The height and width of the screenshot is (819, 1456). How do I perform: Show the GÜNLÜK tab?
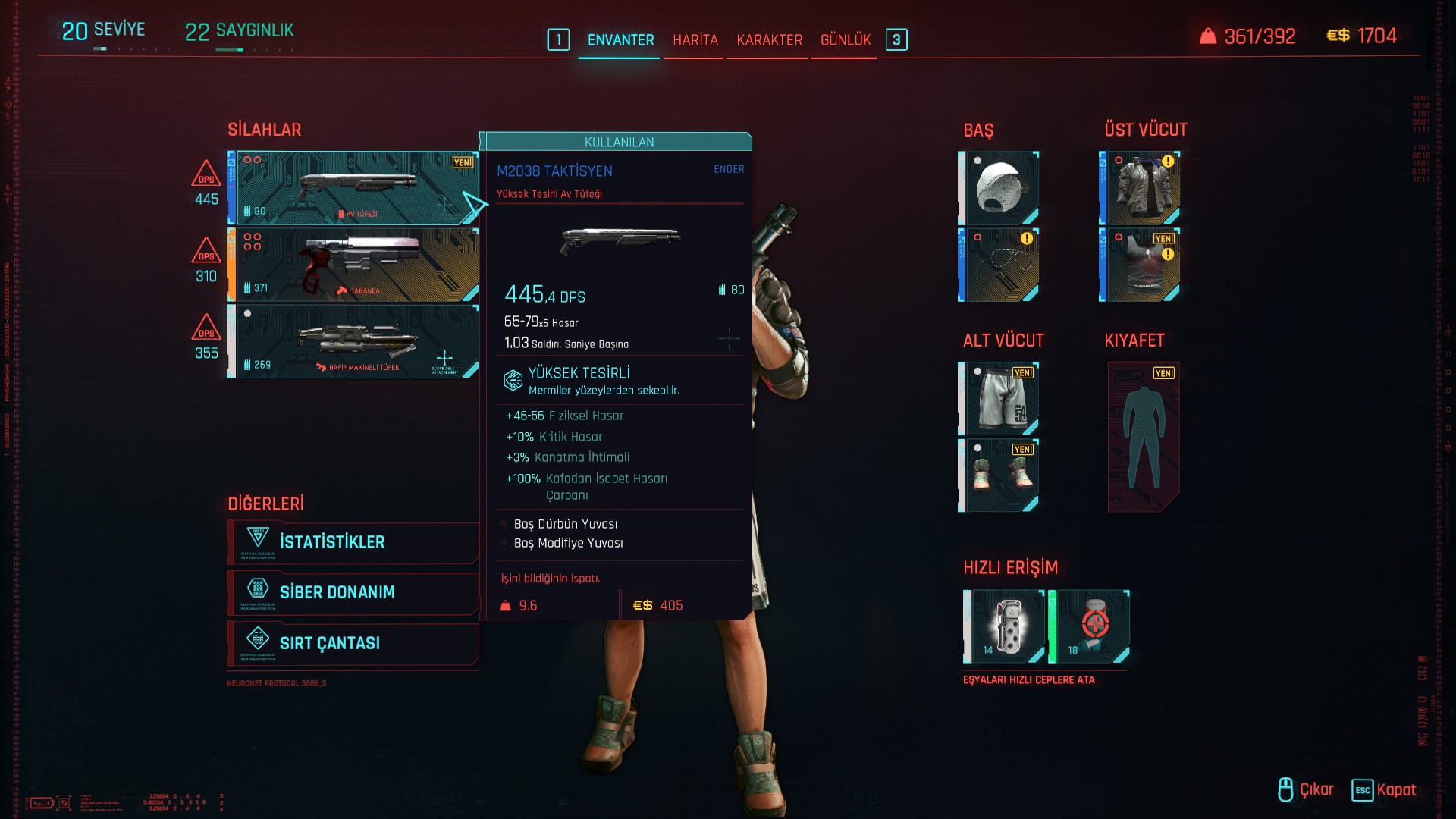click(846, 40)
